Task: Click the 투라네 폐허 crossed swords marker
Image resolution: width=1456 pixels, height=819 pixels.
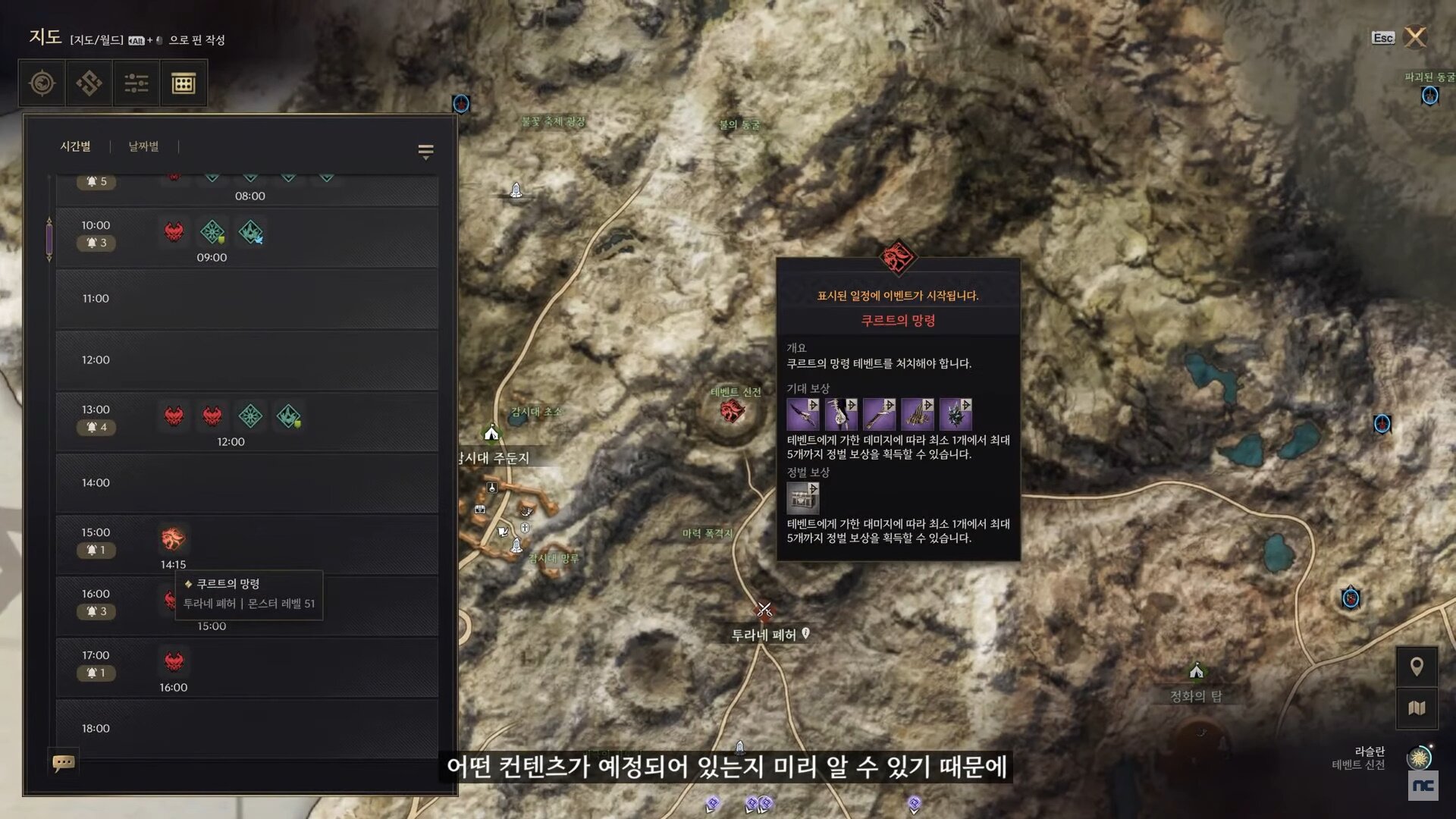Action: point(764,609)
